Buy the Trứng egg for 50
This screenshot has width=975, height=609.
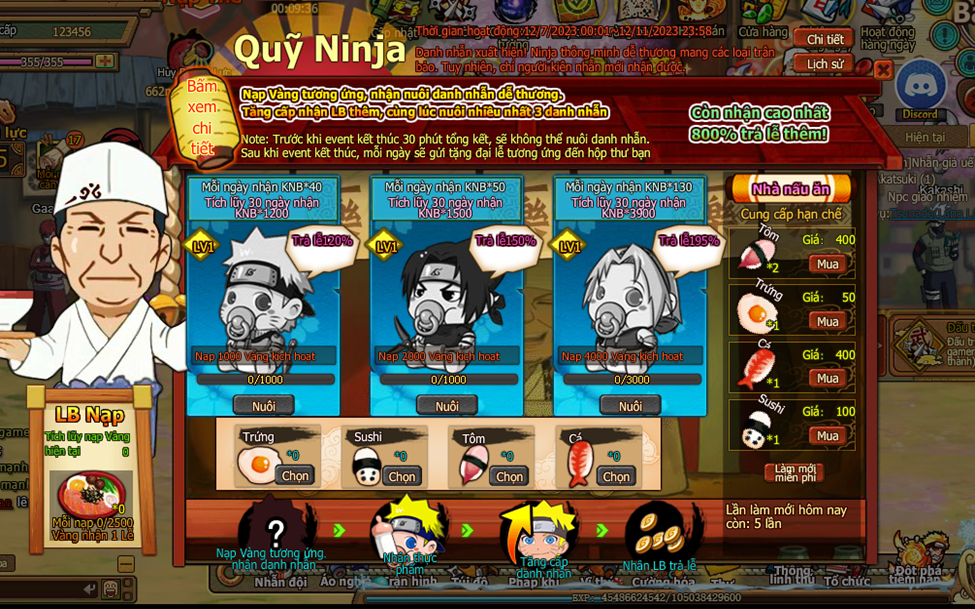(x=828, y=321)
